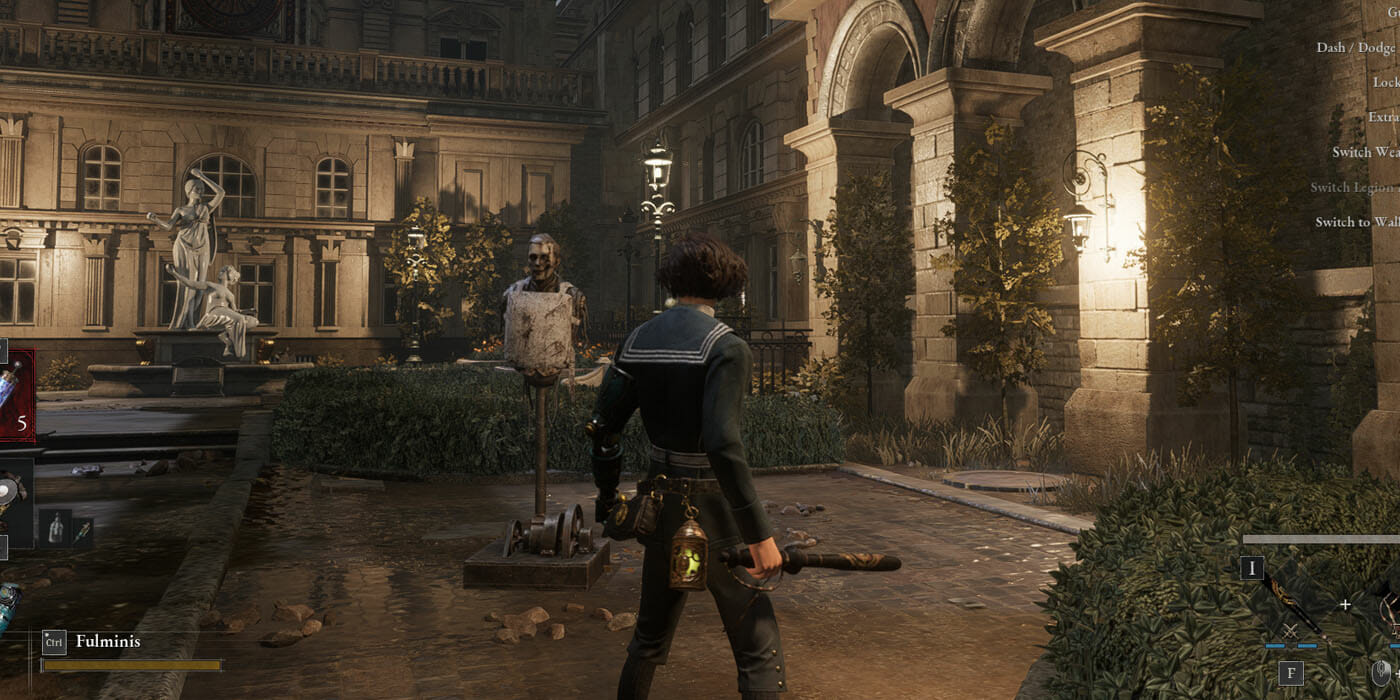Viewport: 1400px width, 700px height.
Task: Select the small syringe-shaped item icon
Action: 81,528
